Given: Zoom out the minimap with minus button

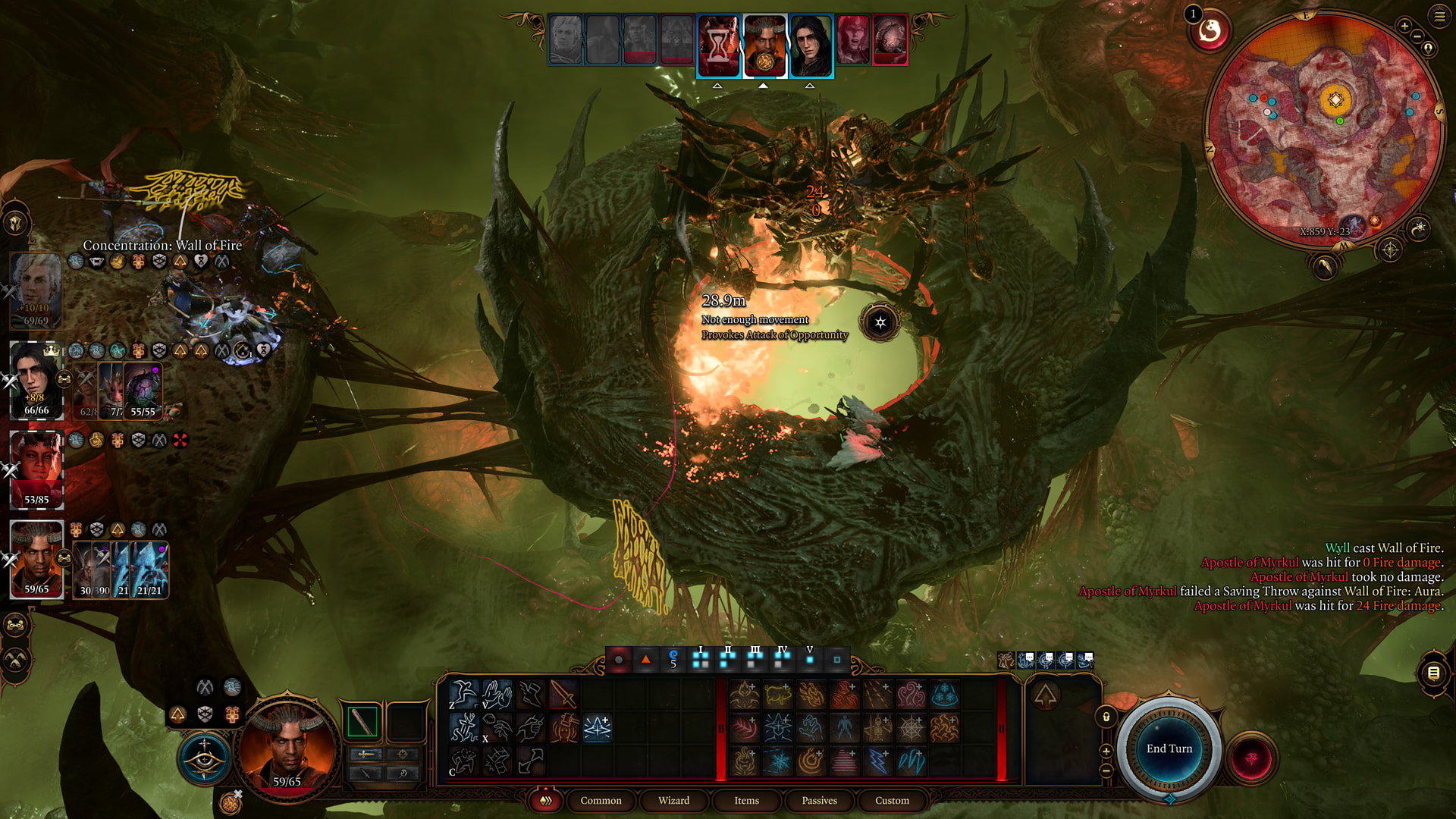Looking at the screenshot, I should pos(1417,36).
